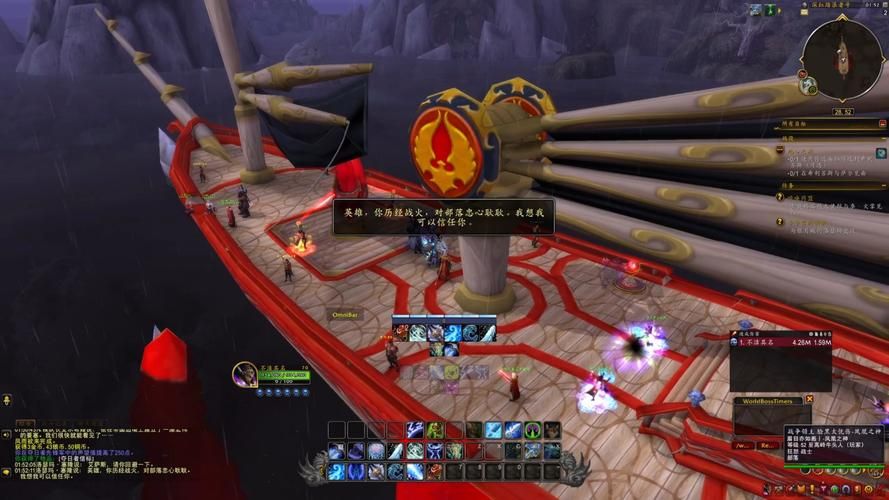Click the /w... button under WorldBossTimers
The height and width of the screenshot is (500, 889).
tap(744, 444)
